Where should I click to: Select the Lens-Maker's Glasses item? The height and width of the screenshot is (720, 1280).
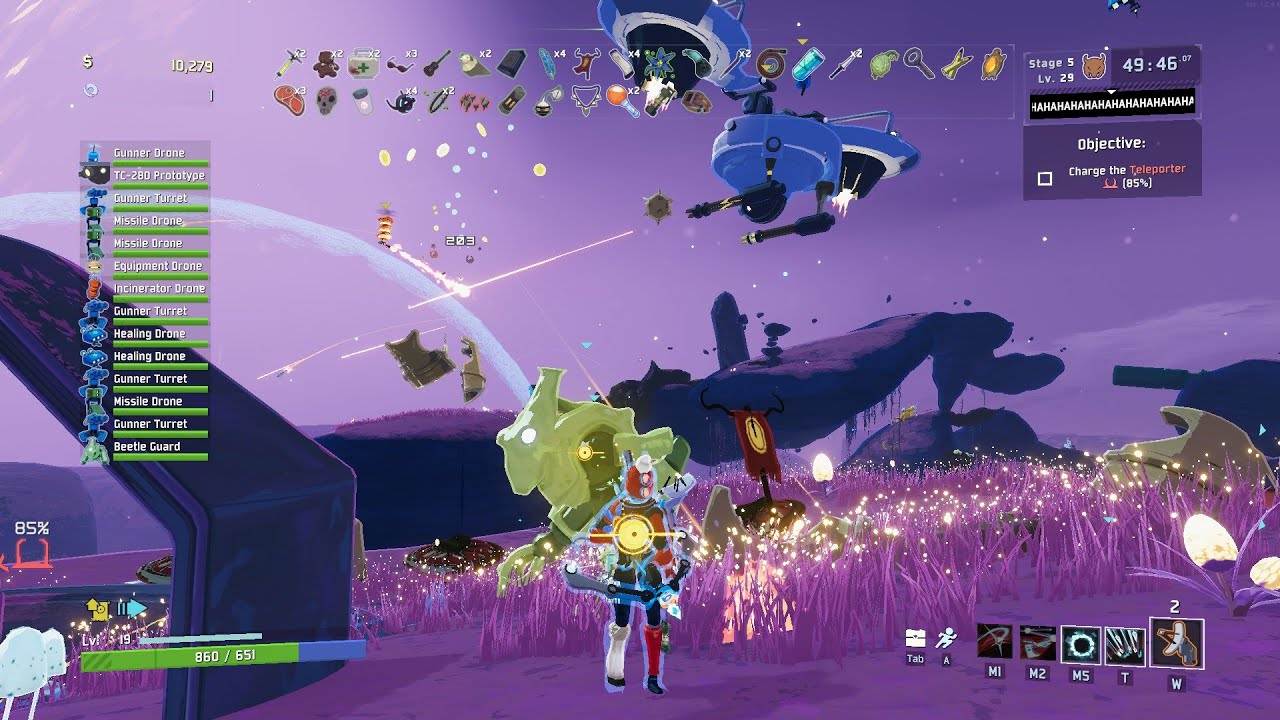(399, 65)
